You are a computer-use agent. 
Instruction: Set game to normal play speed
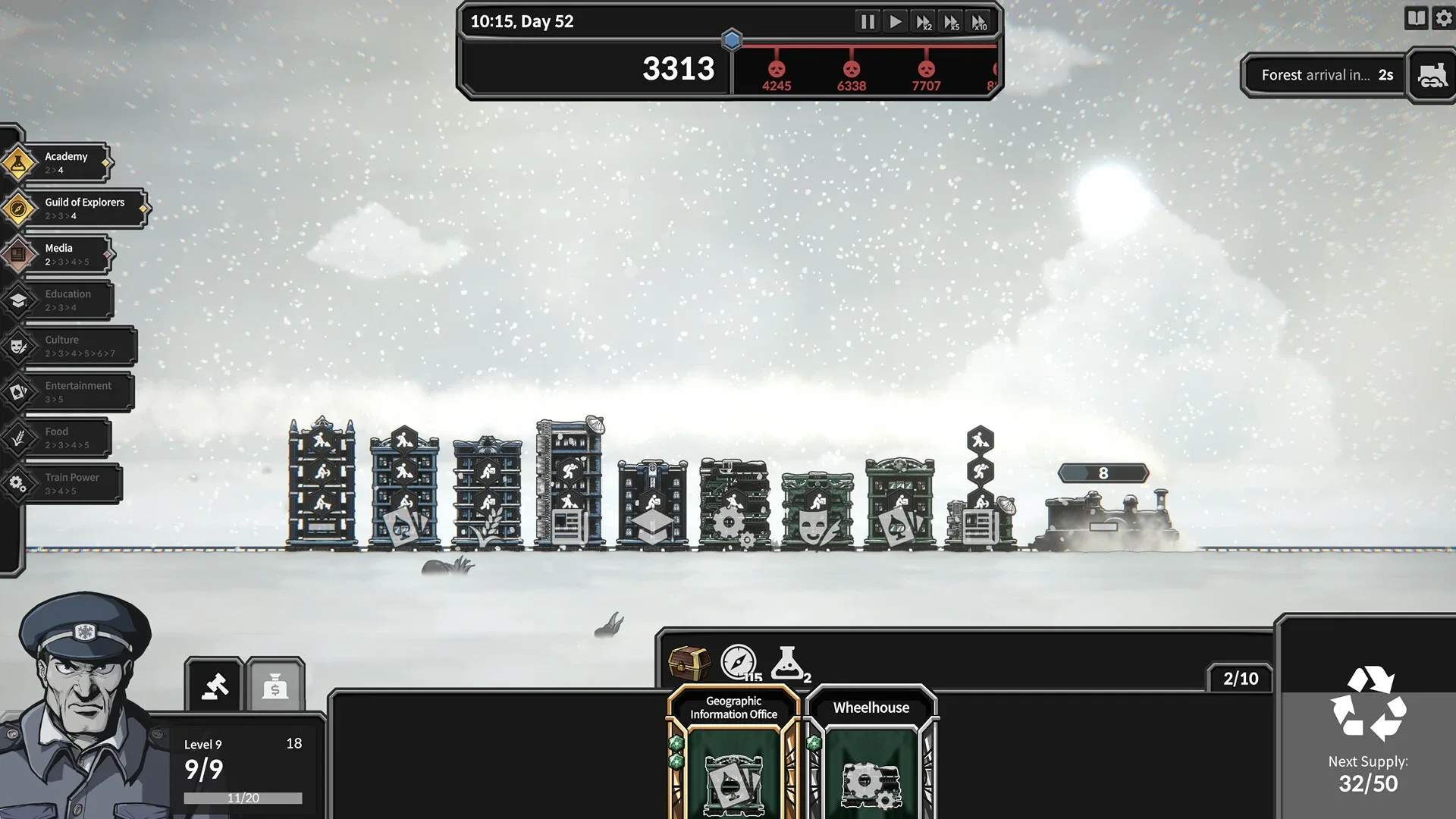(896, 21)
